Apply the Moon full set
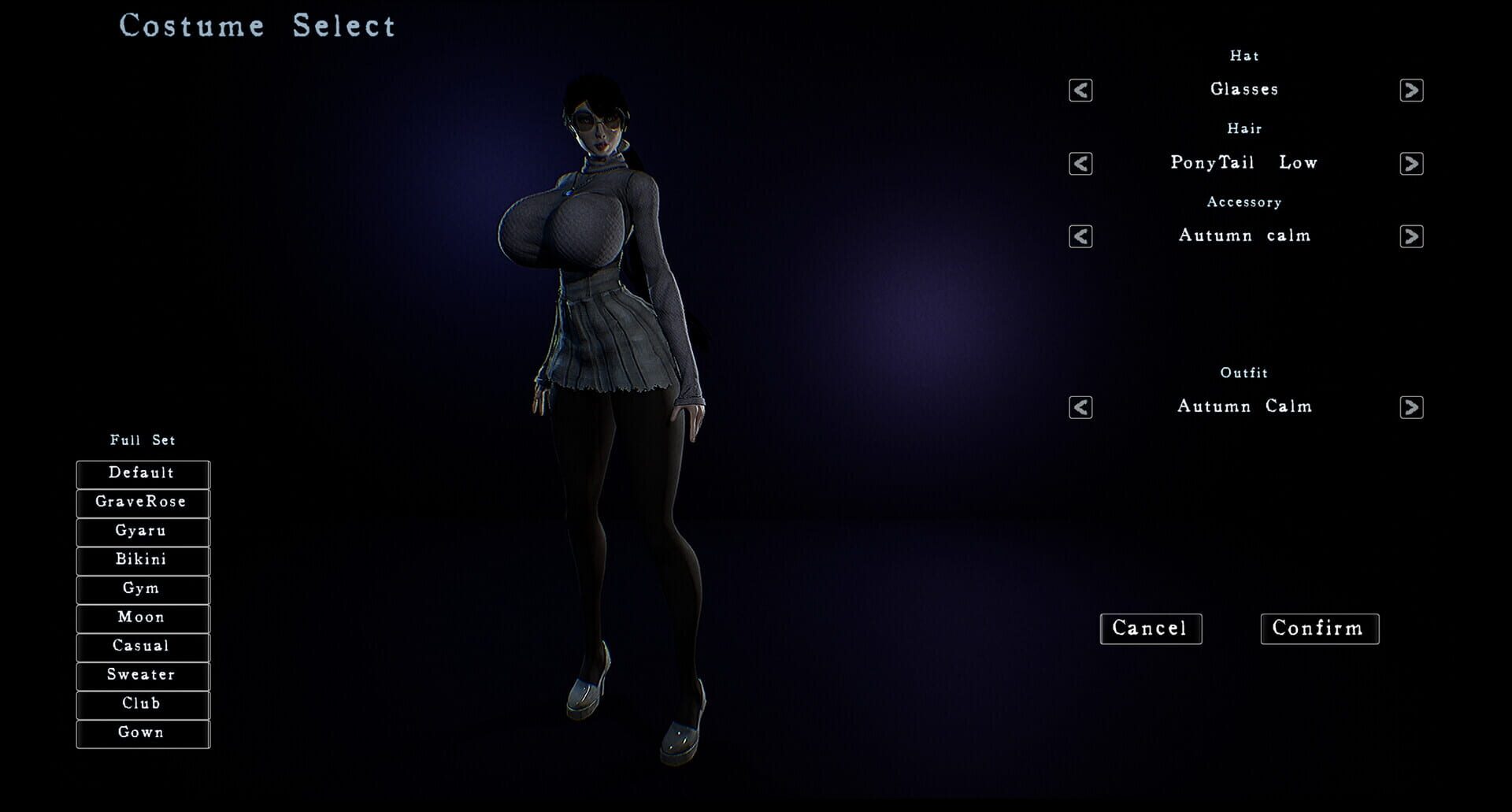The width and height of the screenshot is (1512, 812). point(142,617)
